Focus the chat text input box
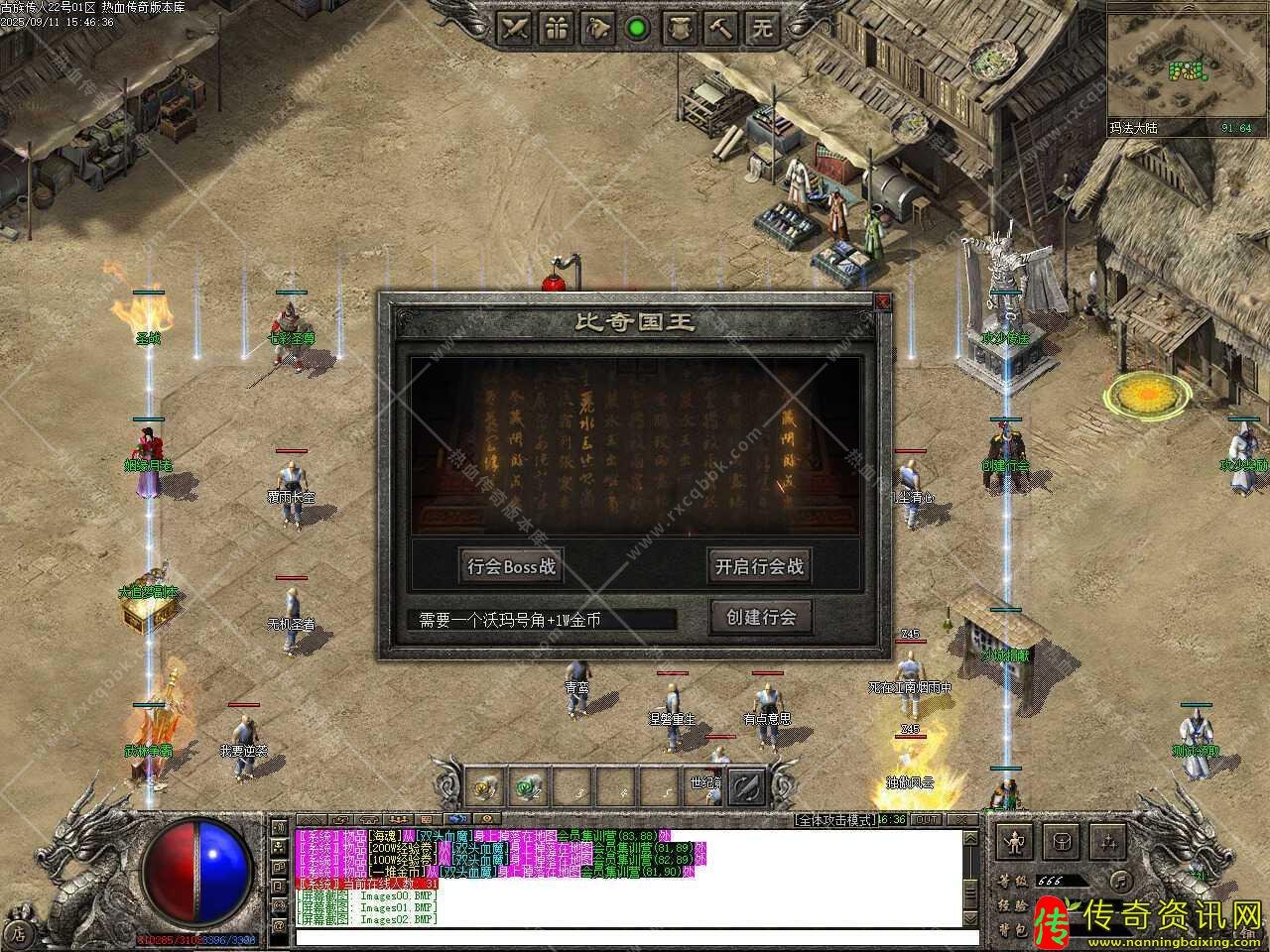 click(x=623, y=936)
